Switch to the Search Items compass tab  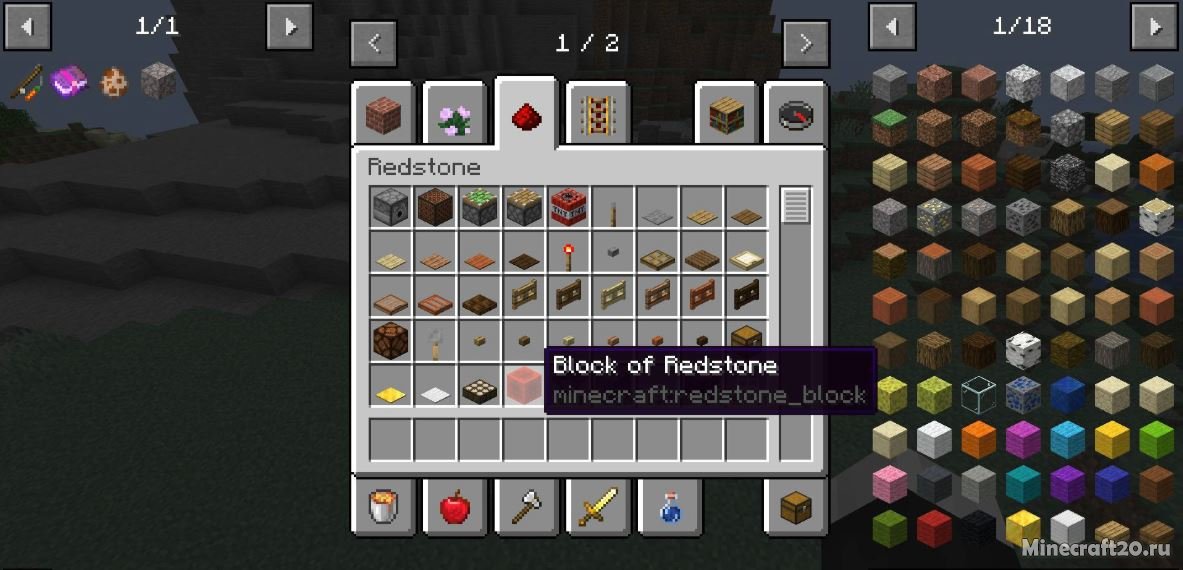pyautogui.click(x=797, y=116)
